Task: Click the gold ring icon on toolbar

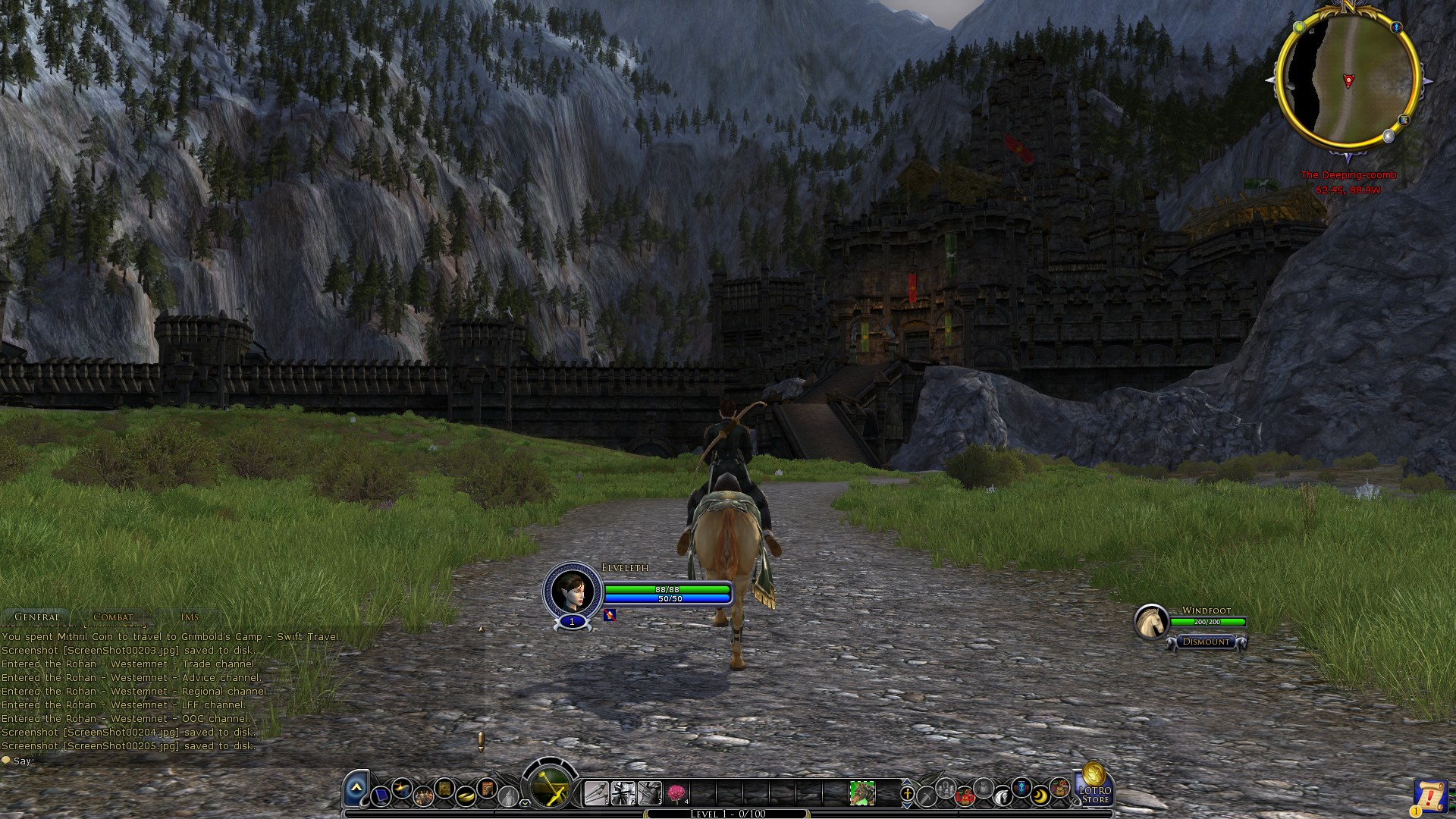Action: pos(466,795)
